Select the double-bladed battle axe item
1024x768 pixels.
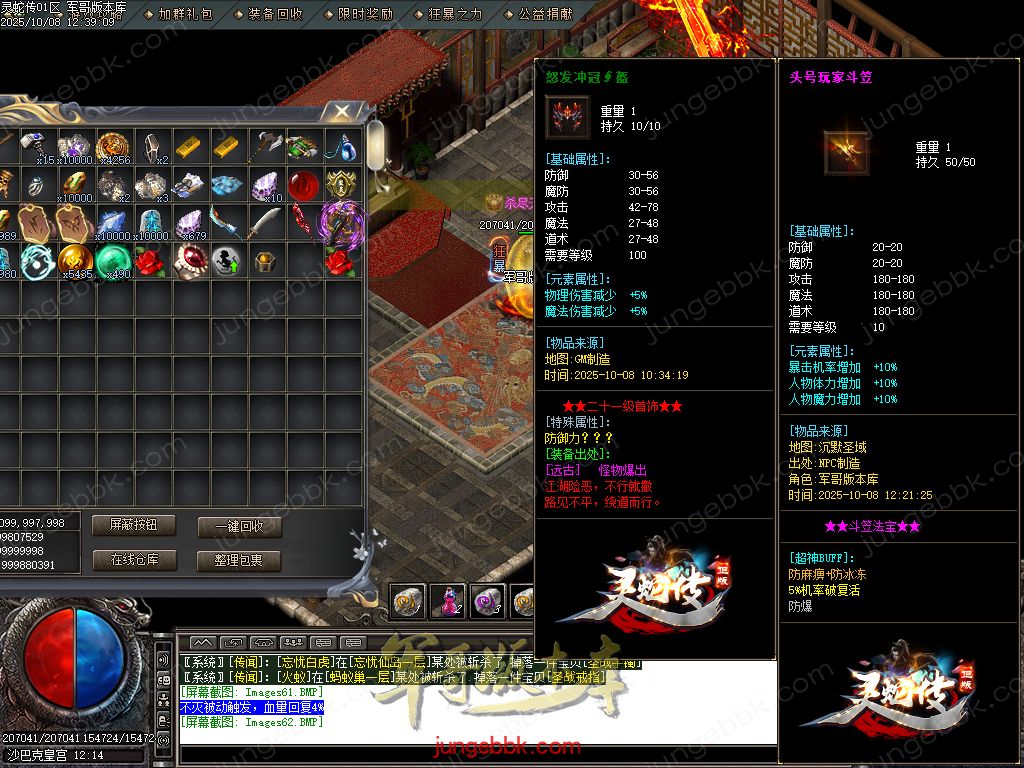[x=264, y=147]
